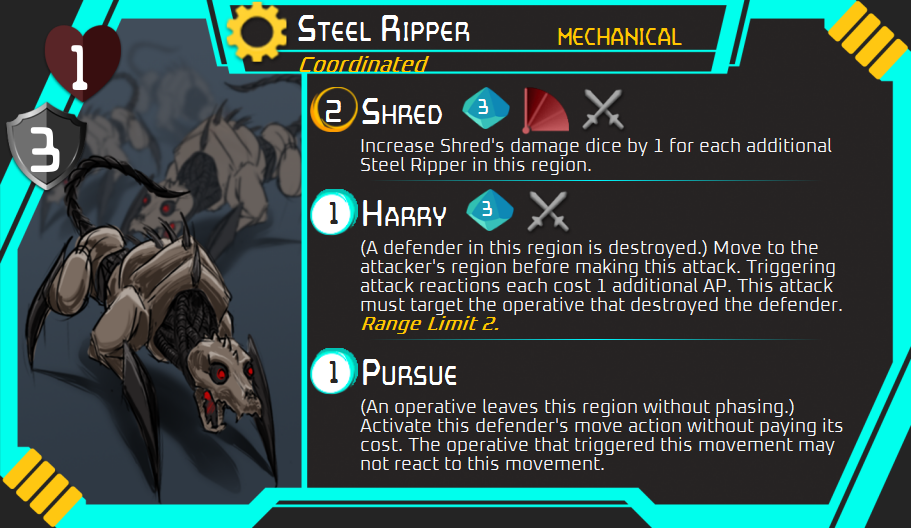The image size is (911, 528).
Task: Click Harry's blue damage dice icon
Action: 489,210
